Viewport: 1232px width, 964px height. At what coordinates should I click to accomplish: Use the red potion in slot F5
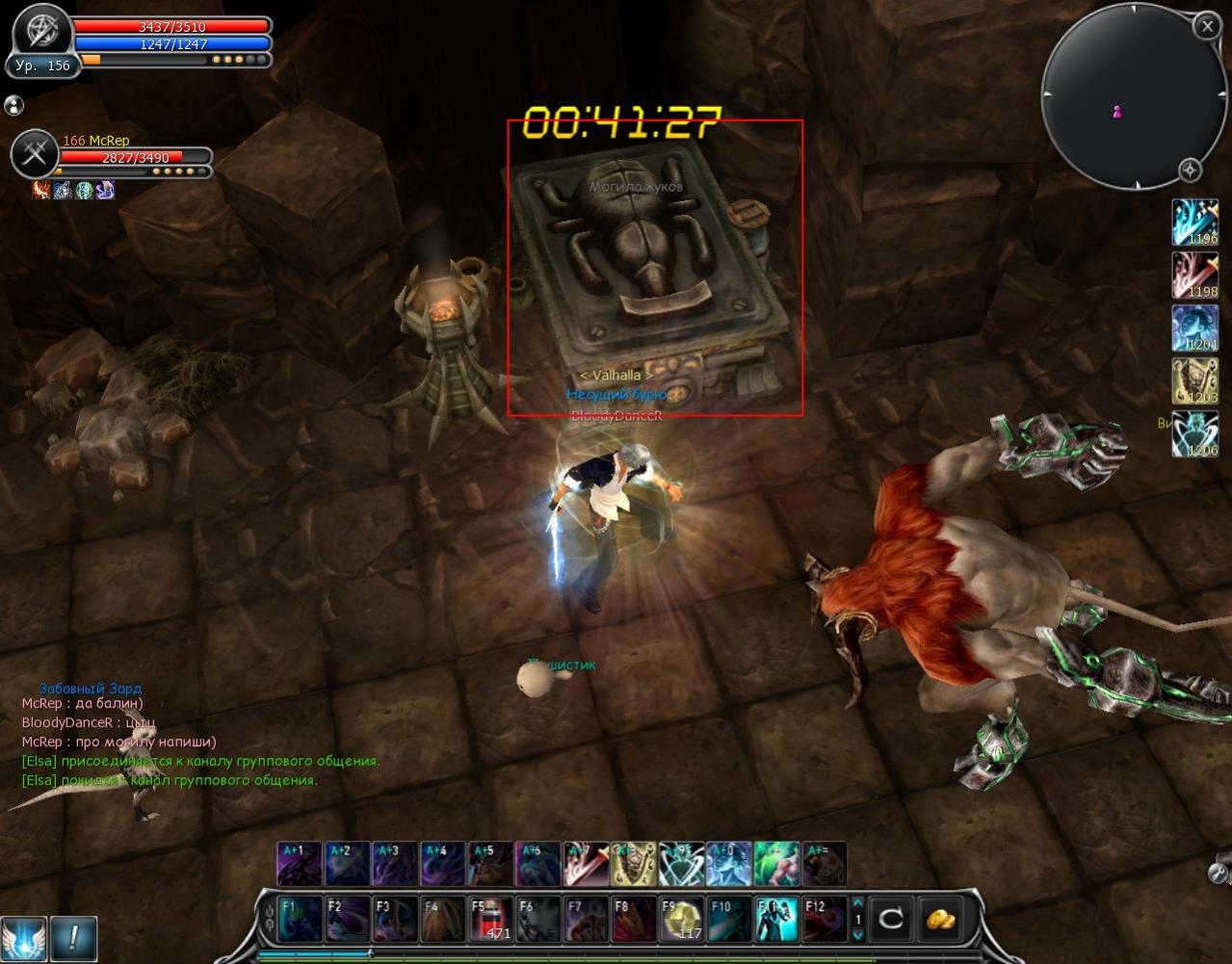[489, 918]
